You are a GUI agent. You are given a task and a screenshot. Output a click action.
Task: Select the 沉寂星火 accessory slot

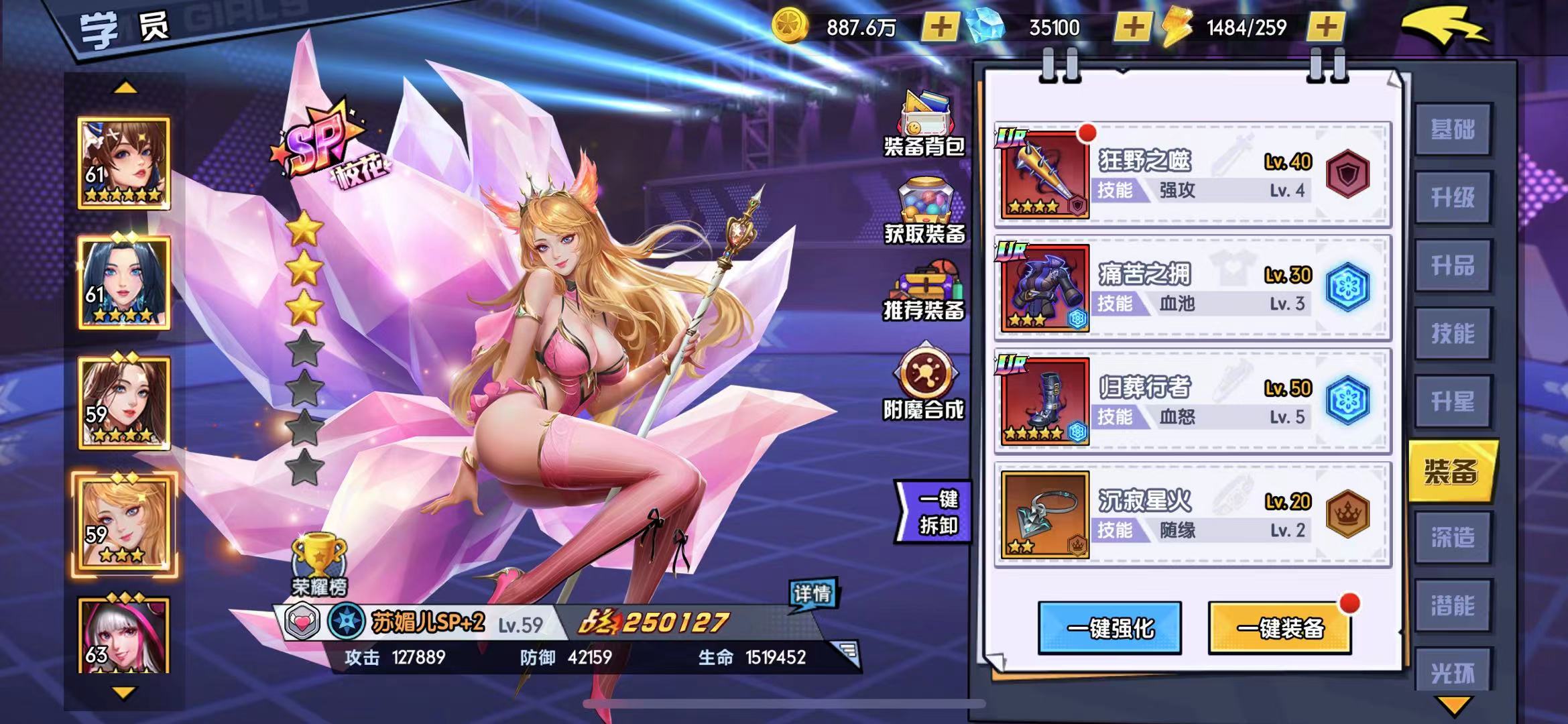[x=1044, y=514]
